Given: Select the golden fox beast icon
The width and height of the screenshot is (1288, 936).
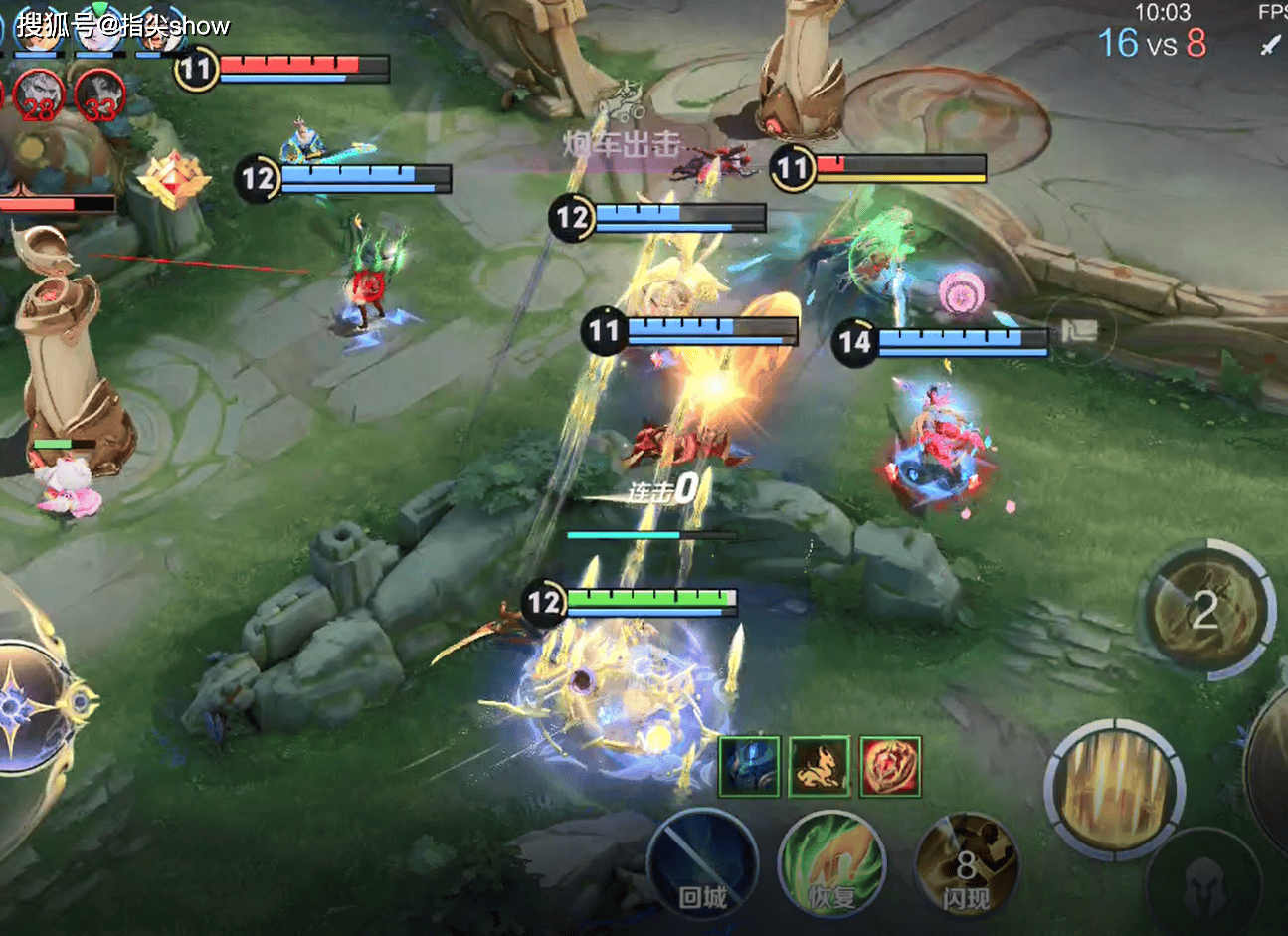Looking at the screenshot, I should tap(820, 766).
